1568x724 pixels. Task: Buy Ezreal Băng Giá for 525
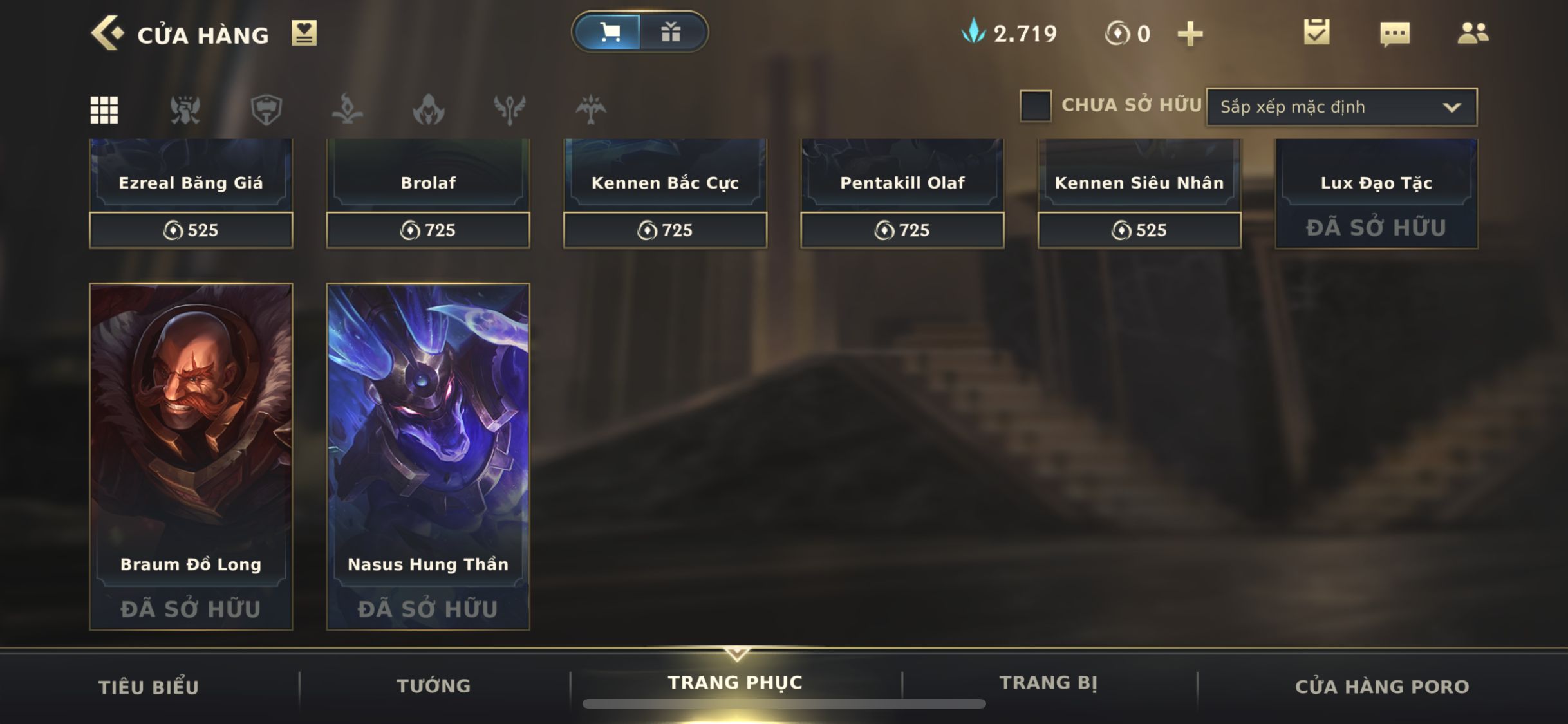click(191, 230)
